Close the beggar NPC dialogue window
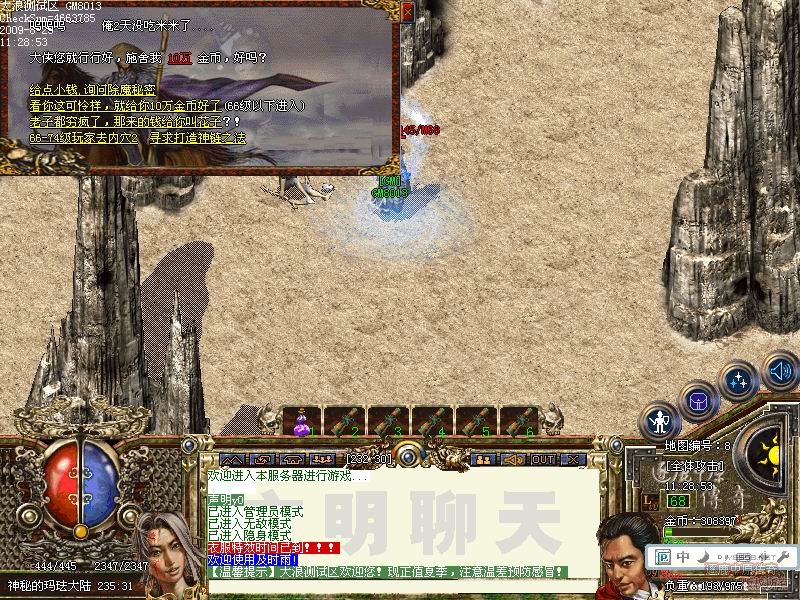The image size is (800, 600). [407, 12]
